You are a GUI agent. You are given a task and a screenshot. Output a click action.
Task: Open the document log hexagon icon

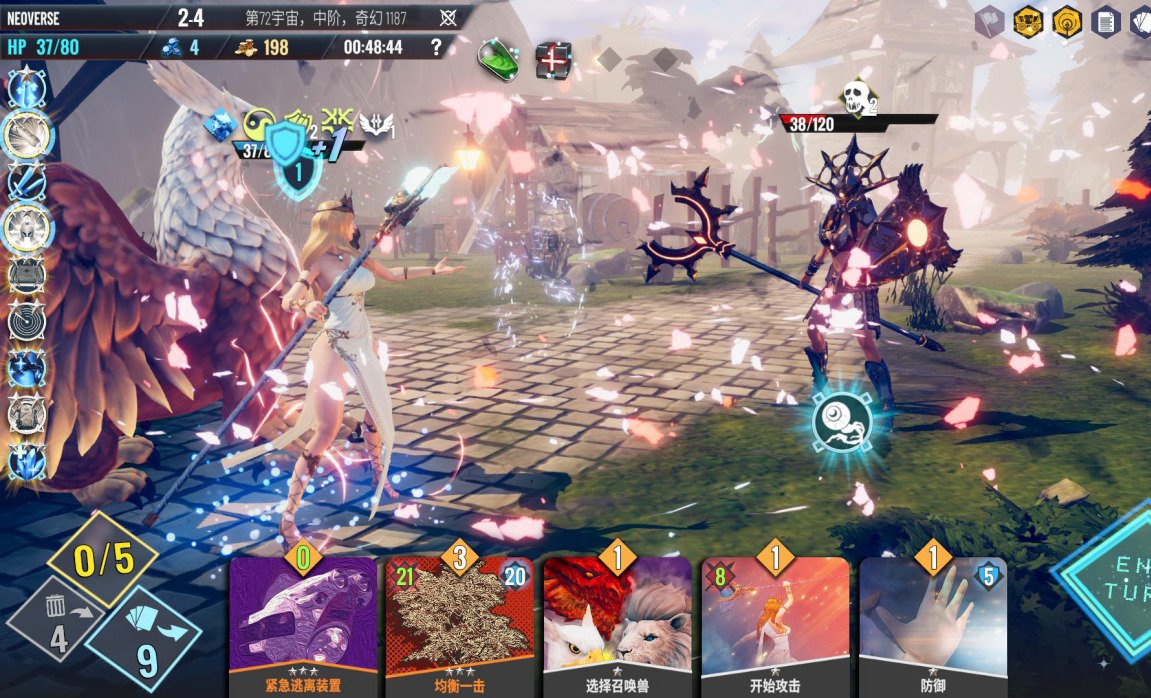(1105, 21)
